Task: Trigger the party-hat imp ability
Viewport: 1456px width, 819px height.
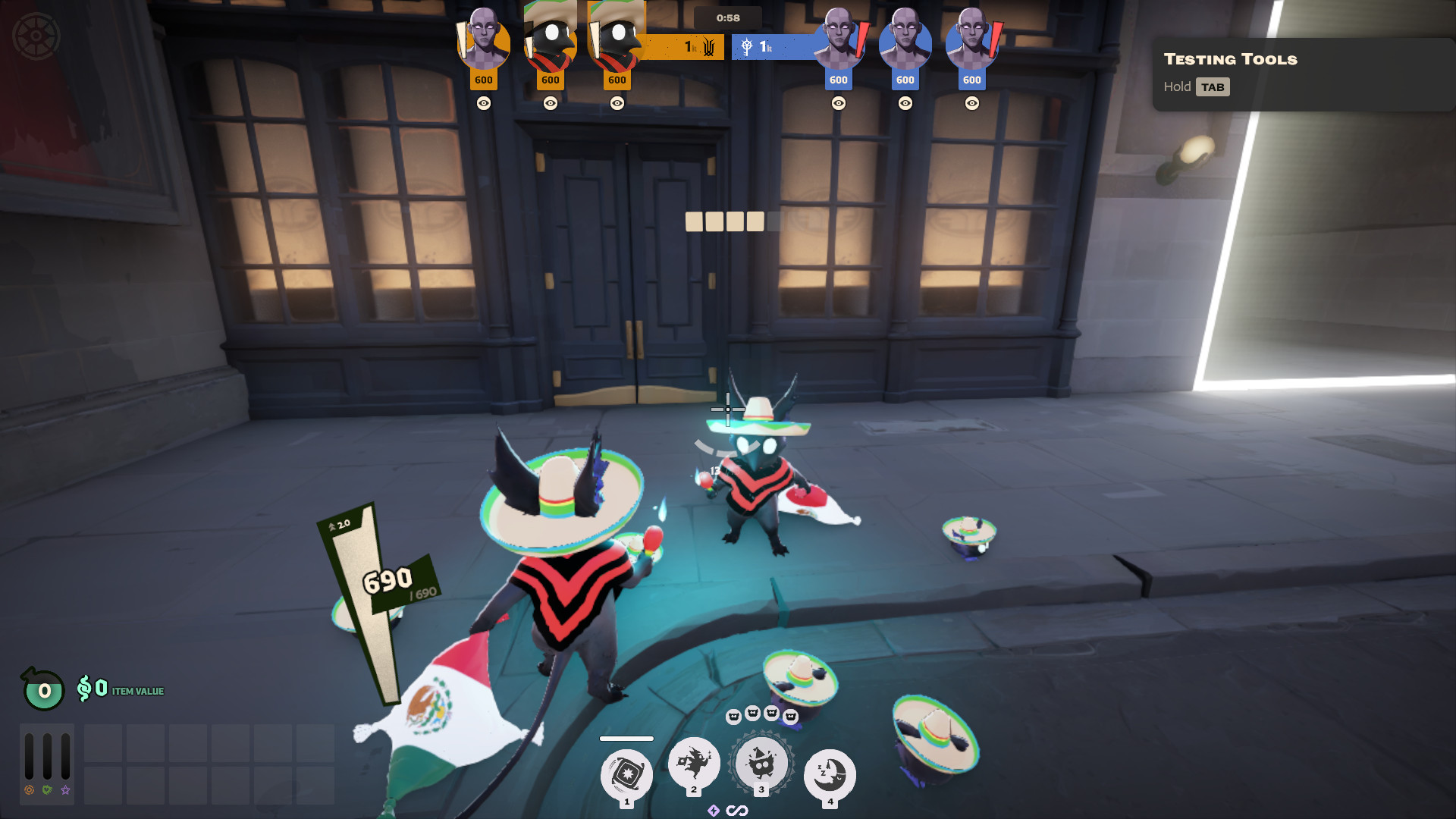Action: [x=761, y=762]
